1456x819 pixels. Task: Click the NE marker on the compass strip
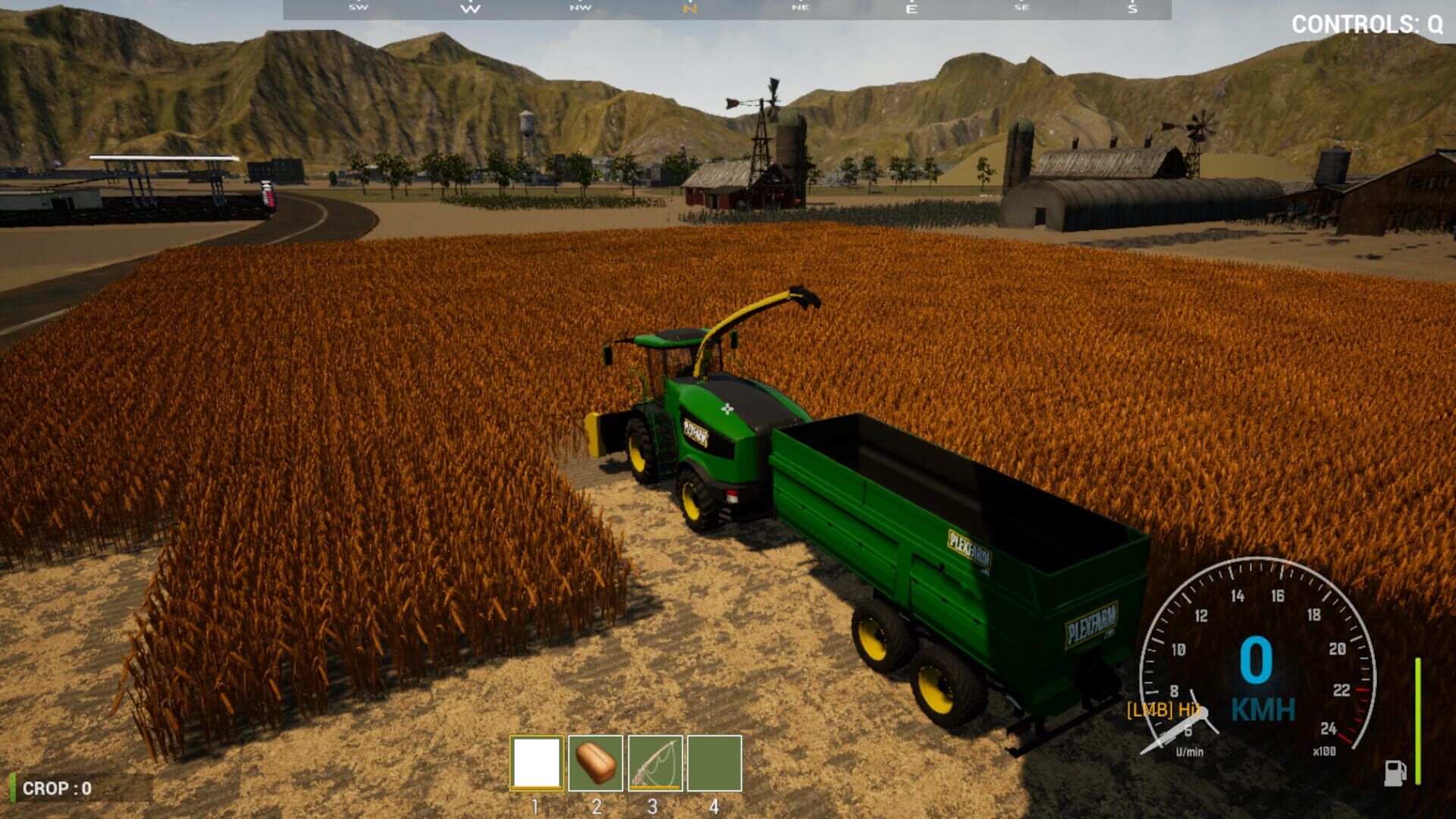(800, 9)
